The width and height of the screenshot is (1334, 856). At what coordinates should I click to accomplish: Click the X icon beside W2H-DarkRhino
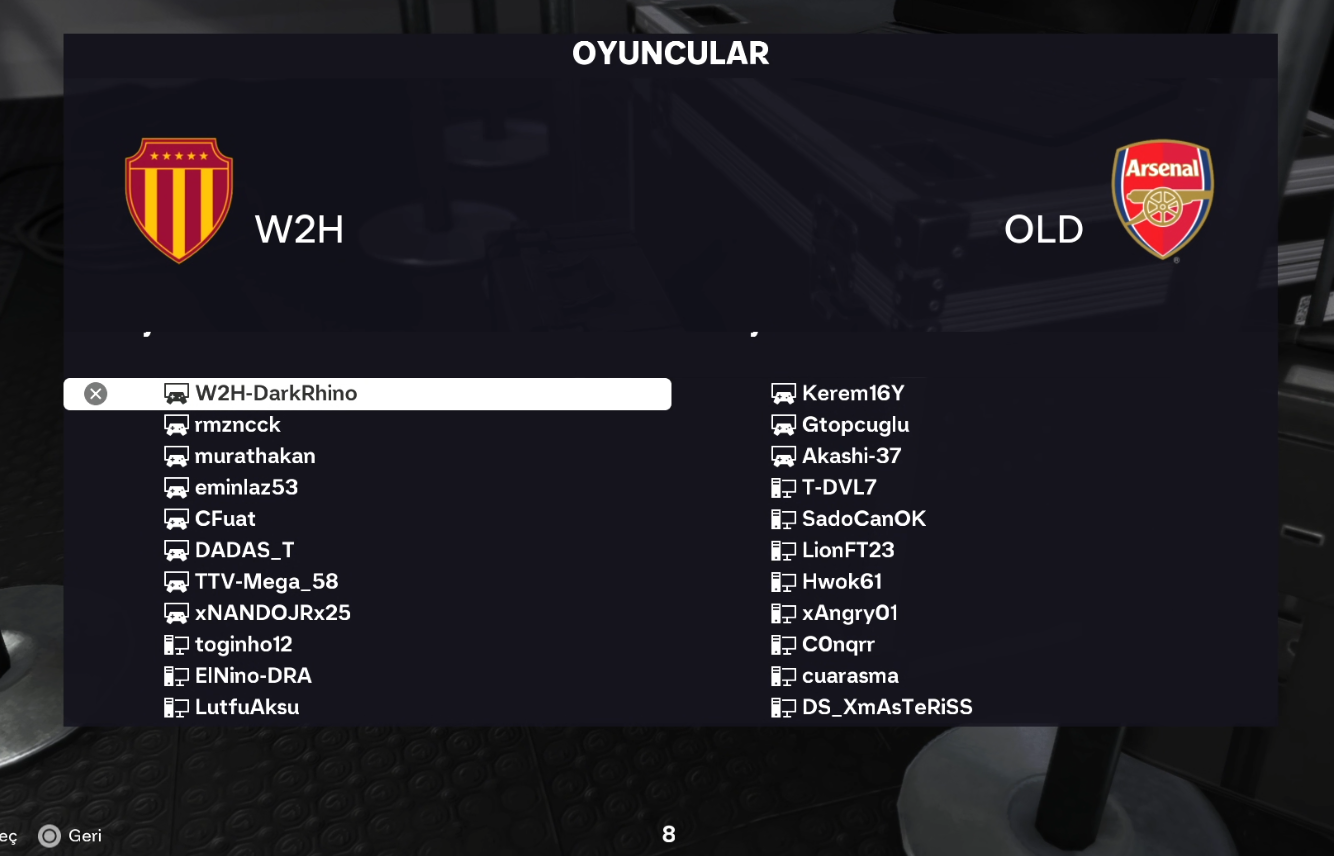click(x=96, y=394)
